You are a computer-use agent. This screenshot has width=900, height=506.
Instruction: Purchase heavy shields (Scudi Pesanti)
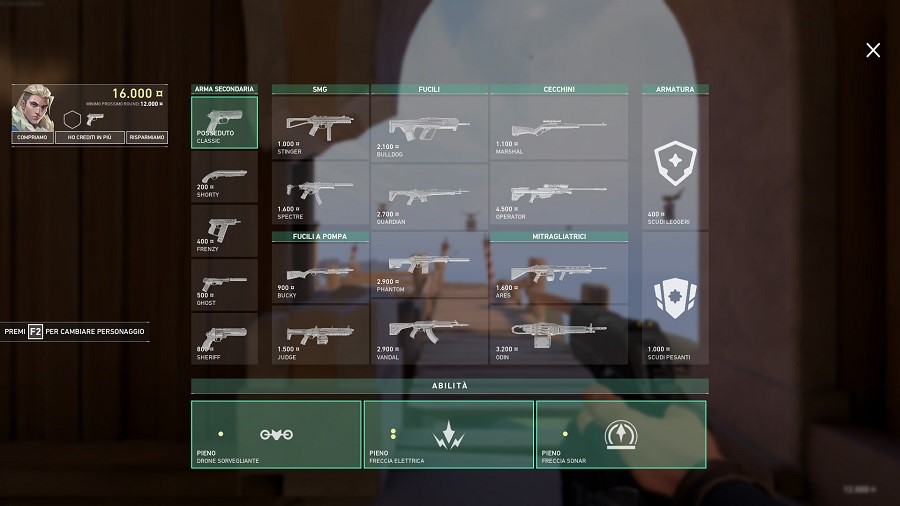click(675, 299)
